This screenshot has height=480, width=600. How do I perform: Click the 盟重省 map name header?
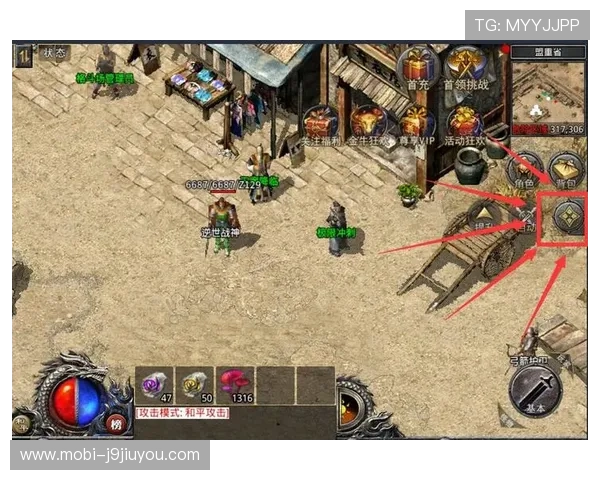tap(549, 54)
